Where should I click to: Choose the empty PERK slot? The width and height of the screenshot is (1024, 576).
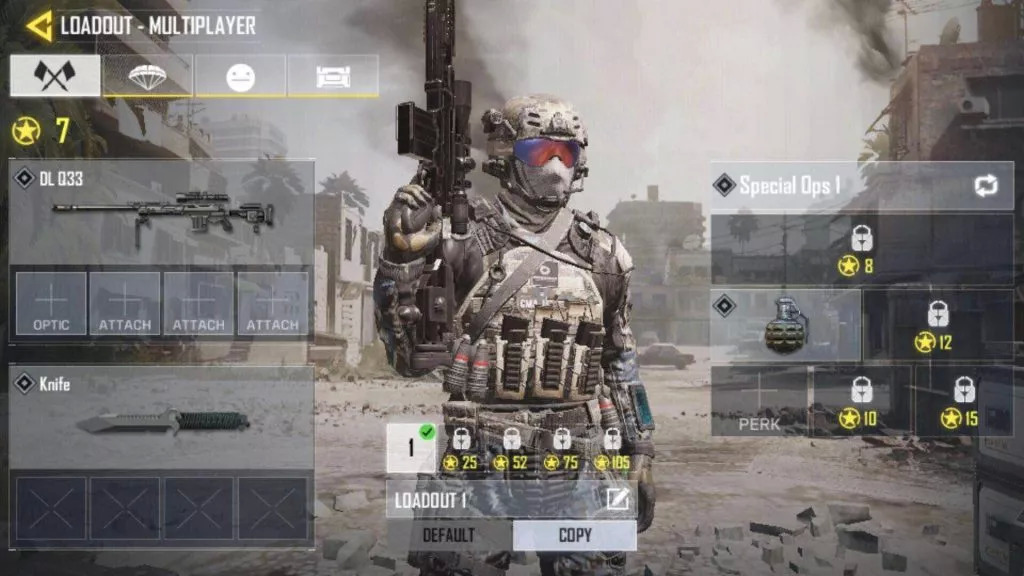(760, 400)
